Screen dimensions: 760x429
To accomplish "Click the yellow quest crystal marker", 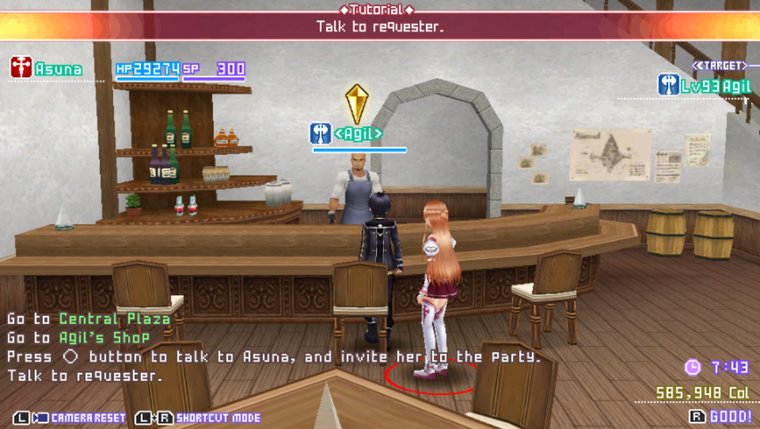I will (357, 102).
